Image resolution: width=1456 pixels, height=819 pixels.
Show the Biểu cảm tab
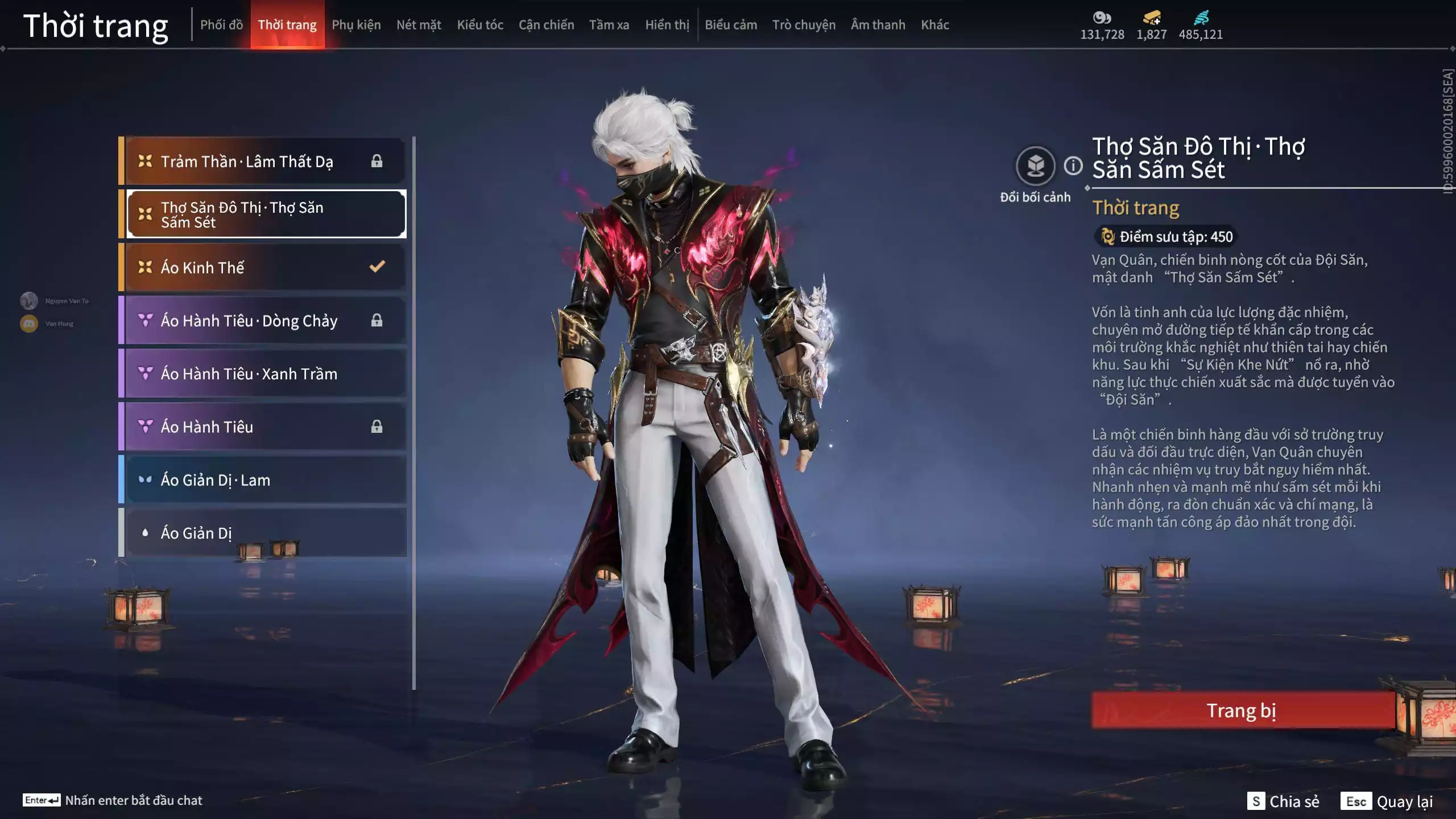coord(731,25)
